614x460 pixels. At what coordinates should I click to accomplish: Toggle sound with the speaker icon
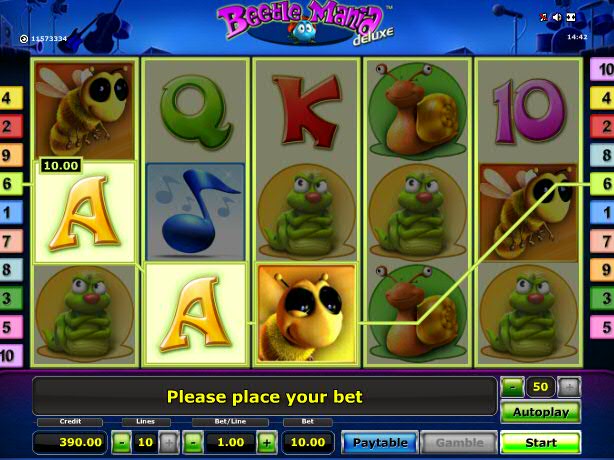tap(557, 18)
